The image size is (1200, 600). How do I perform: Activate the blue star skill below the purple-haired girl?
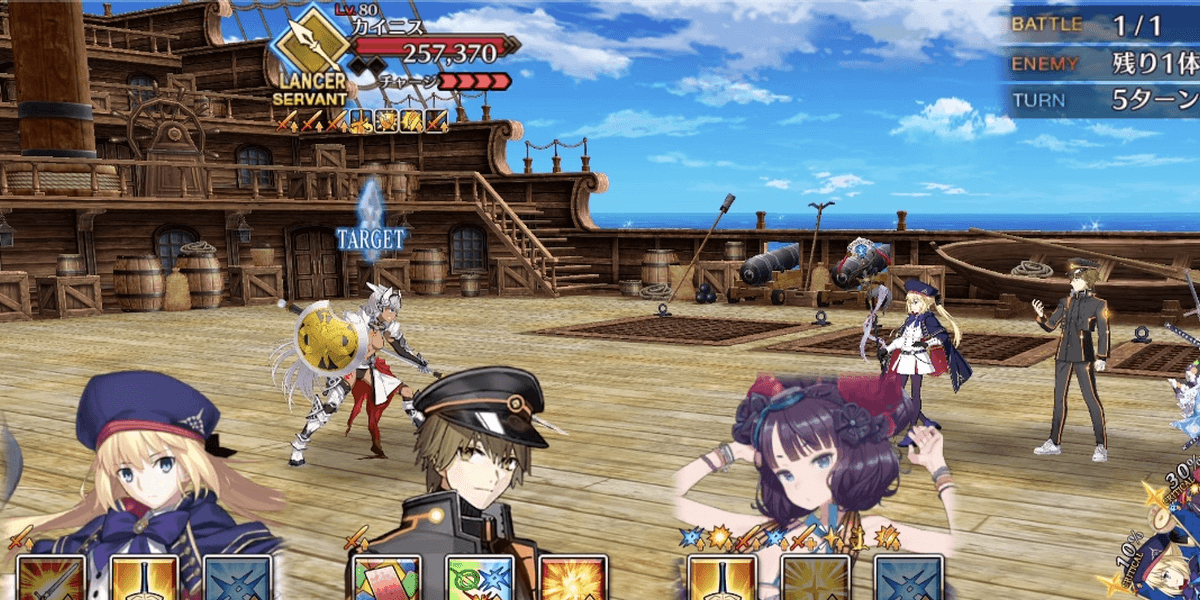[908, 580]
